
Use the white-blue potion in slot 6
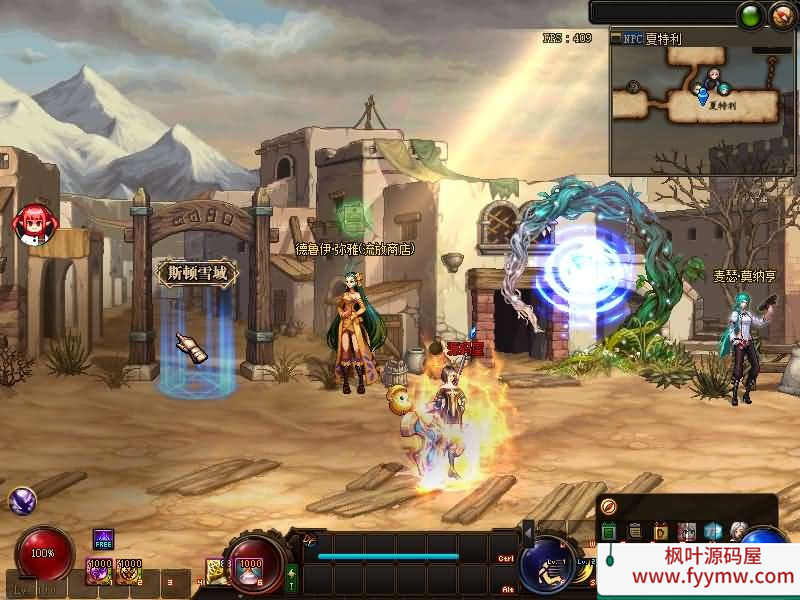[x=248, y=568]
